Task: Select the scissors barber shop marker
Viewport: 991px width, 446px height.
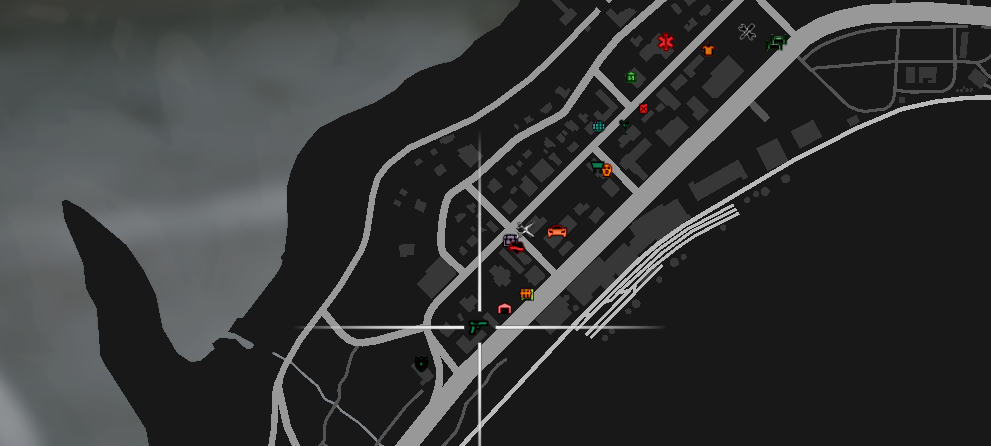Action: click(526, 230)
